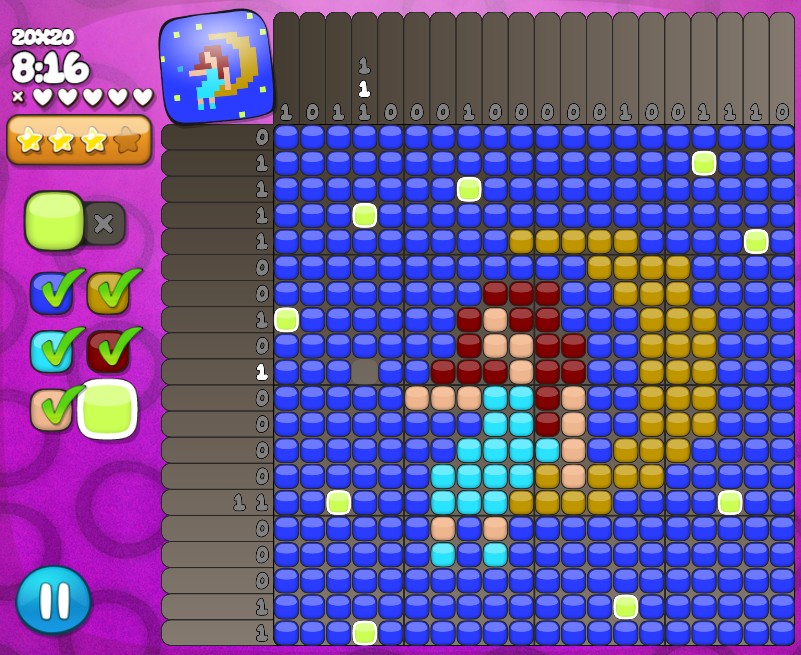The width and height of the screenshot is (801, 655).
Task: Select the highlighted lime green color swatch
Action: [107, 408]
